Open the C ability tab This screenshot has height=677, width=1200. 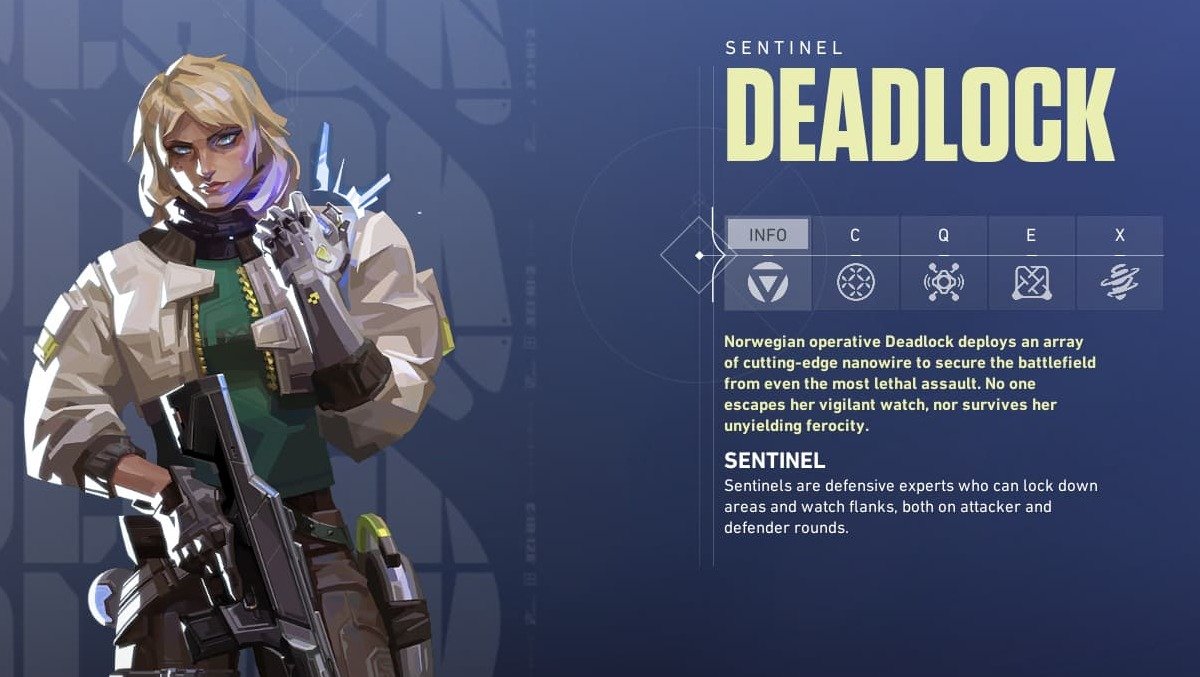(x=855, y=264)
